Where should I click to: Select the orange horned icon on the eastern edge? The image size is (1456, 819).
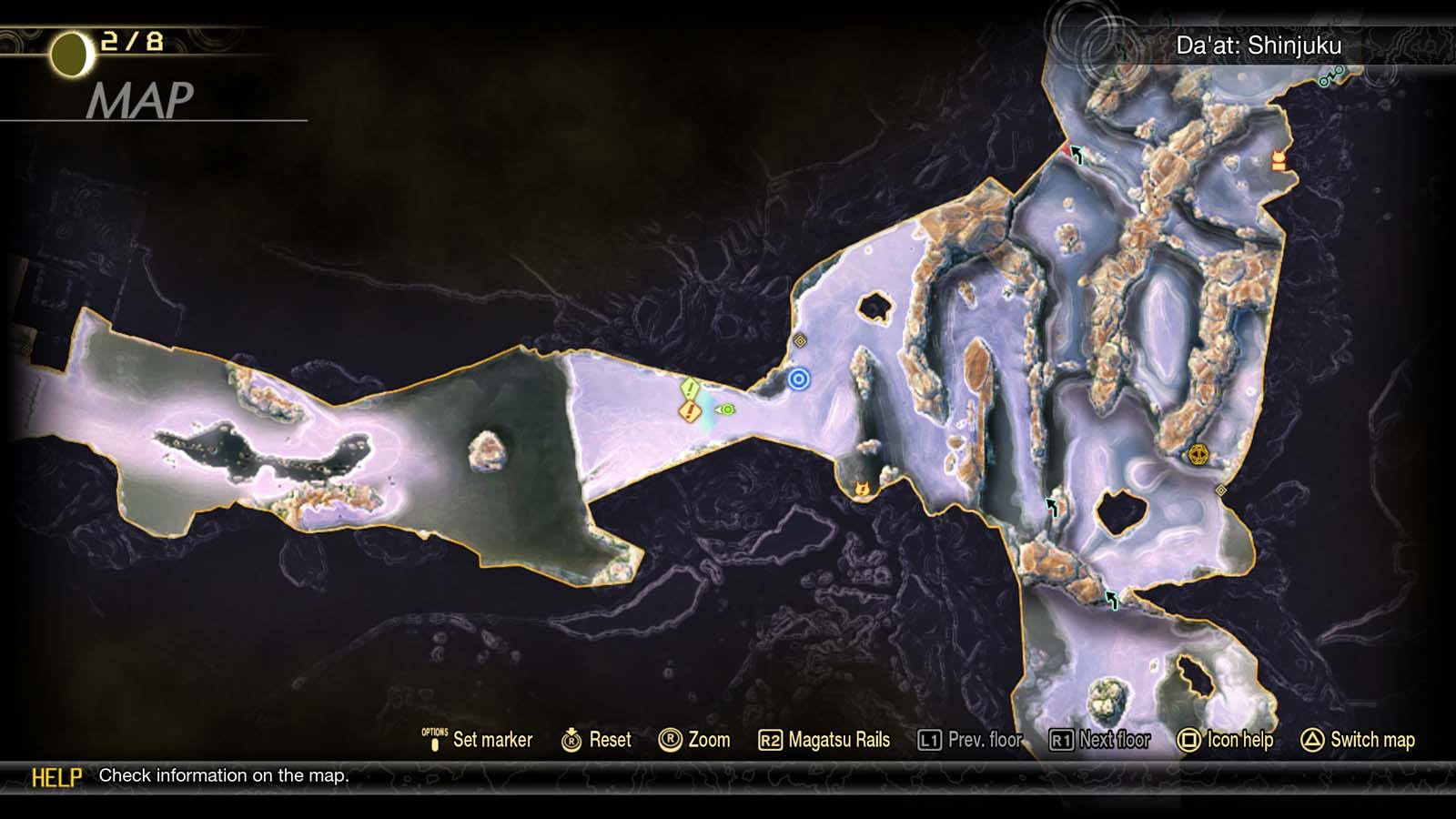coord(1279,161)
